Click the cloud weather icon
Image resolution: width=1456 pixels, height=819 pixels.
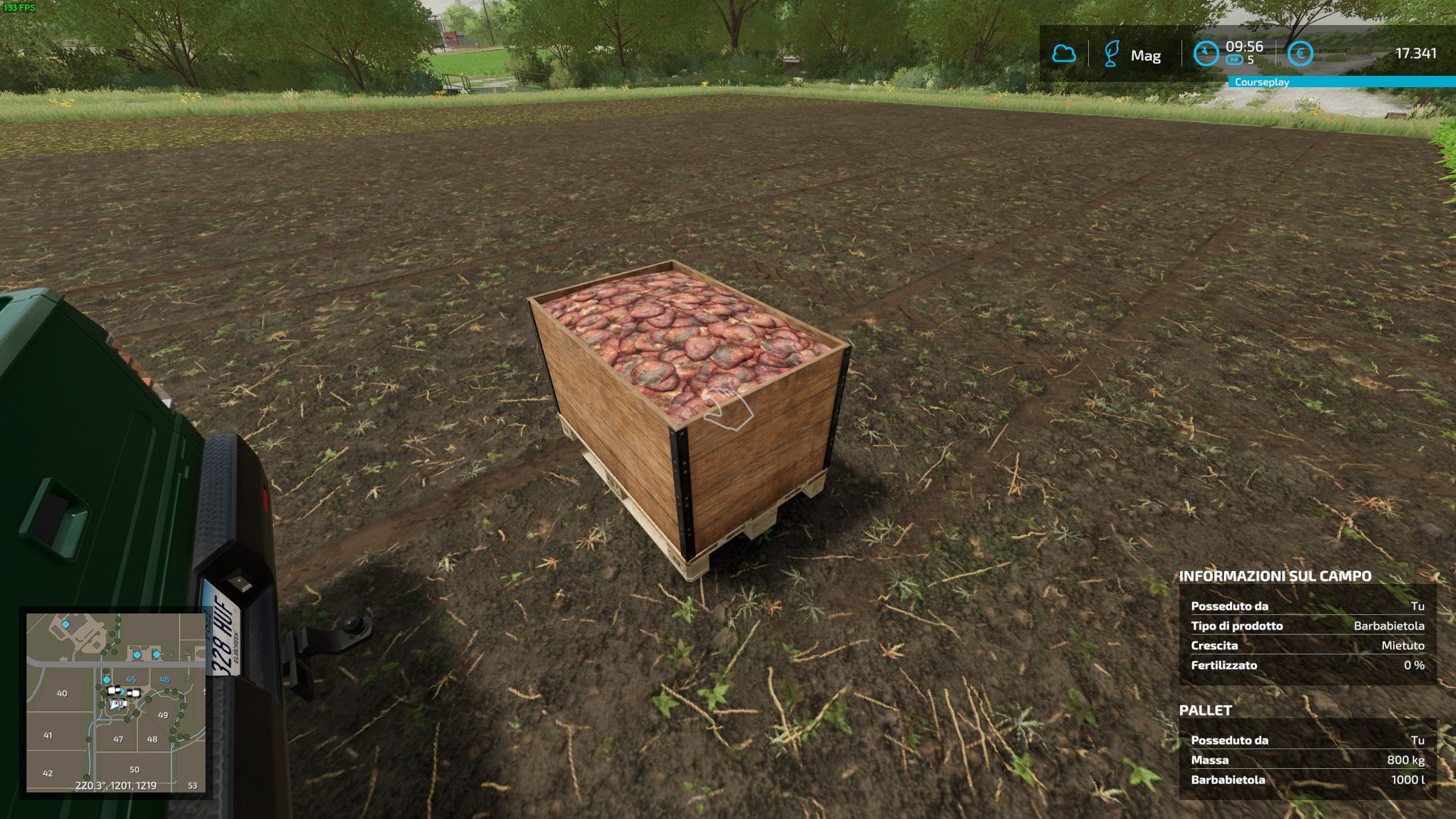point(1065,54)
